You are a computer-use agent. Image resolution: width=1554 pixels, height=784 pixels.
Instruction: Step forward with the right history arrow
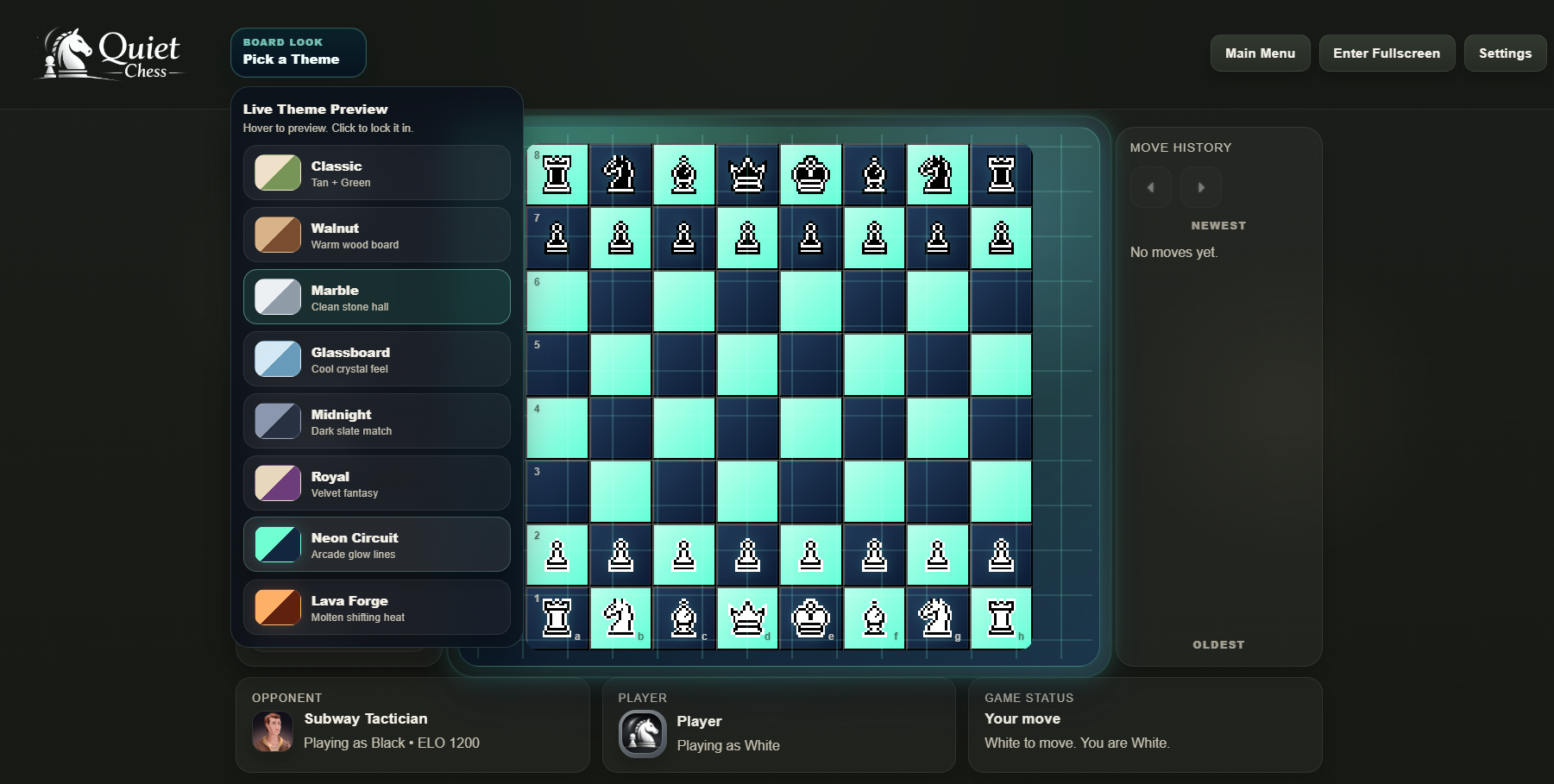point(1201,187)
